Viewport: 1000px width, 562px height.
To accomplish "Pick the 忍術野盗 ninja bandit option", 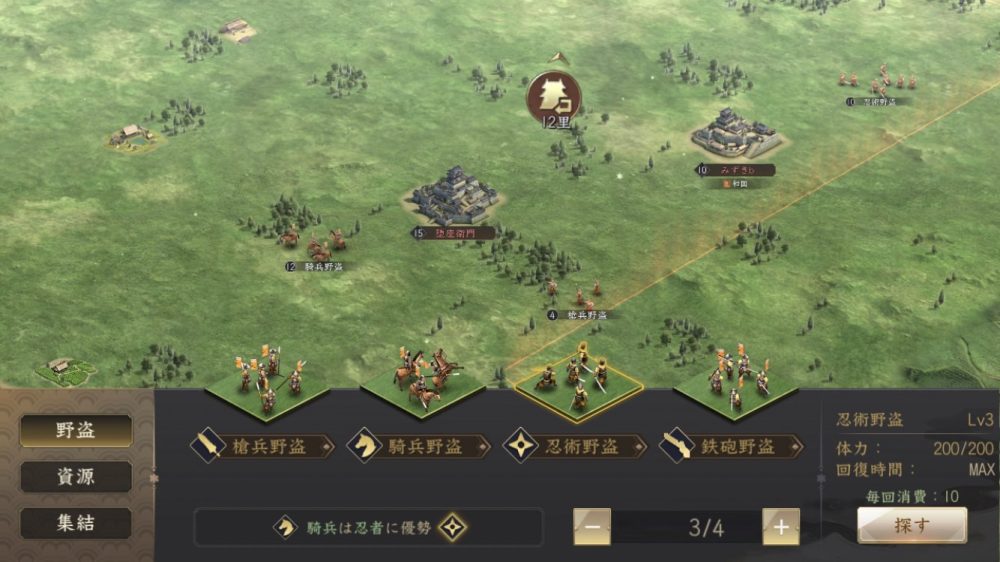I will 574,446.
